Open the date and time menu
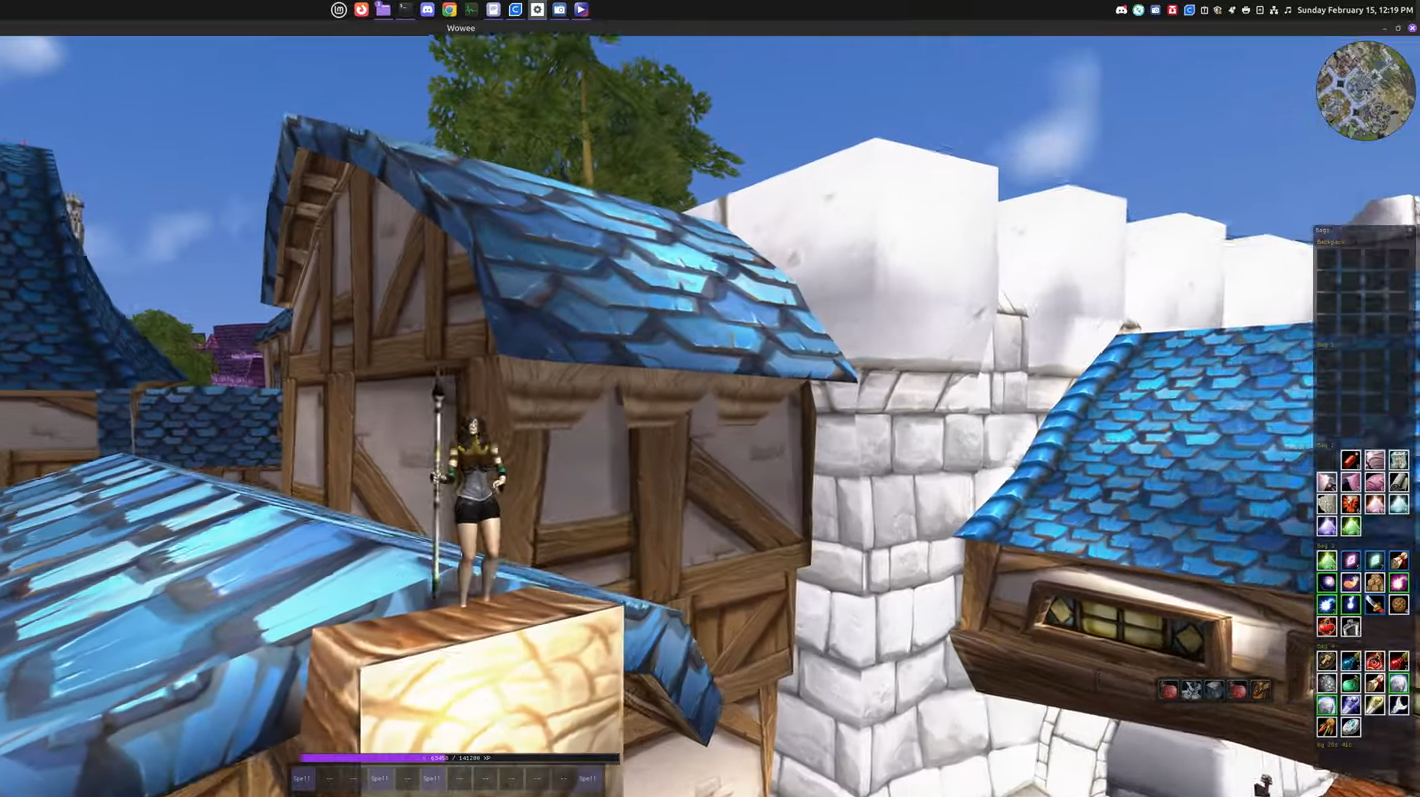The image size is (1420, 797). 1355,10
